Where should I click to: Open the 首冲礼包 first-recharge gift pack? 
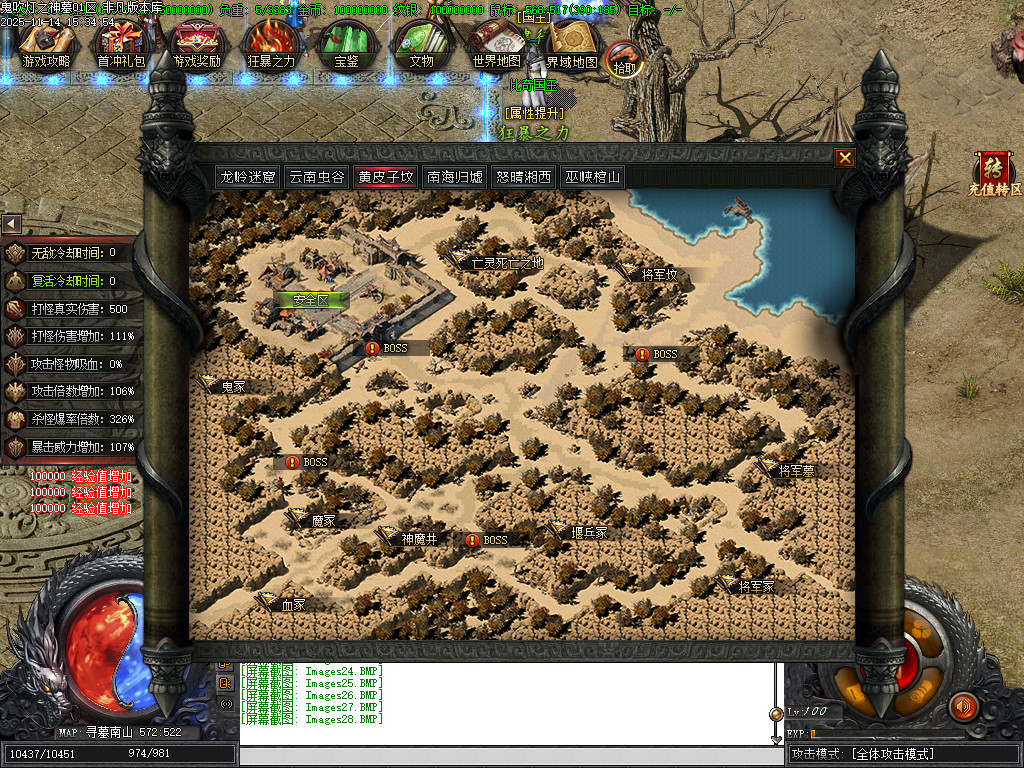pos(121,45)
